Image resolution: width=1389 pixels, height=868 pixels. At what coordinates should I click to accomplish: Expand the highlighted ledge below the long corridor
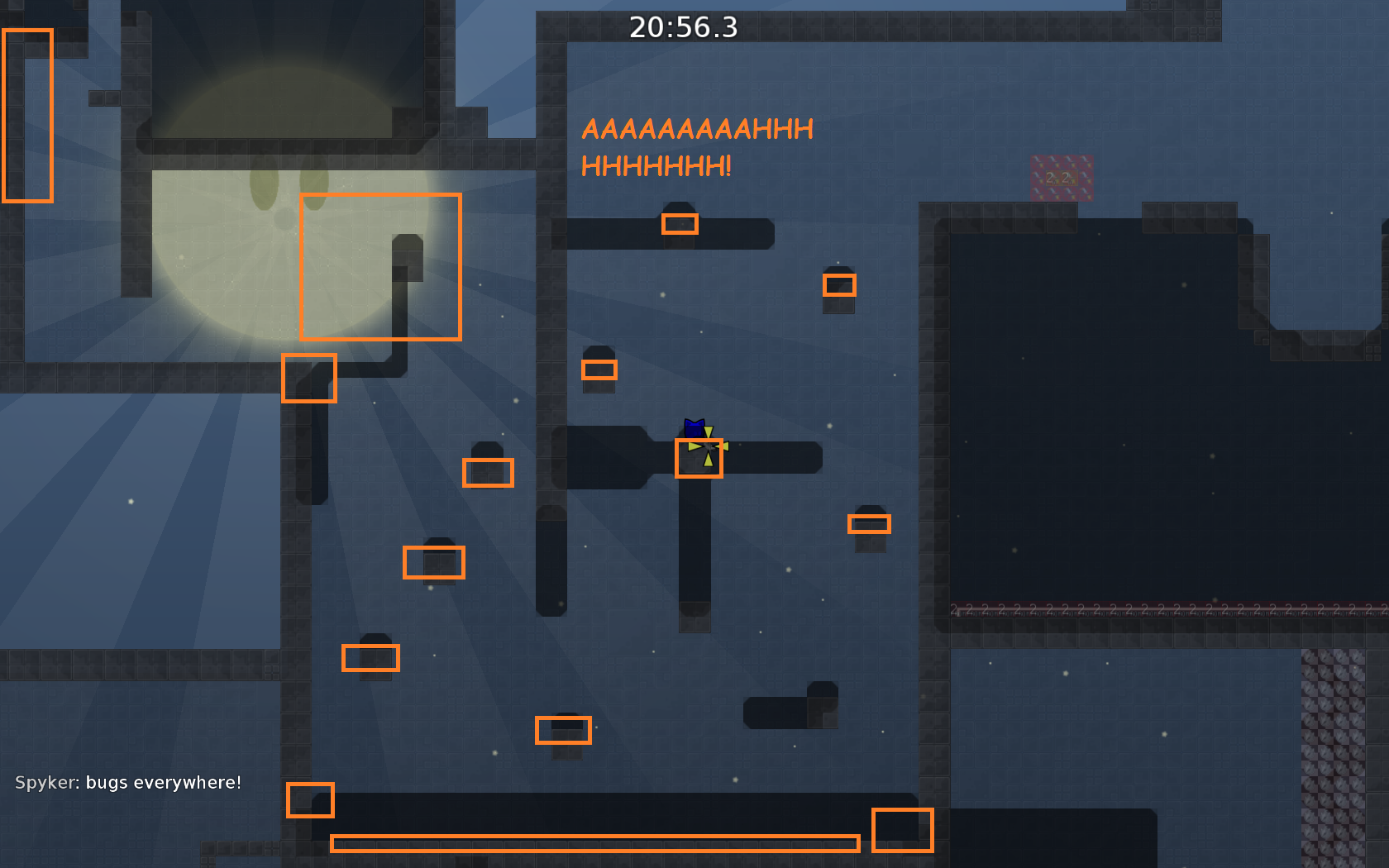coord(563,731)
